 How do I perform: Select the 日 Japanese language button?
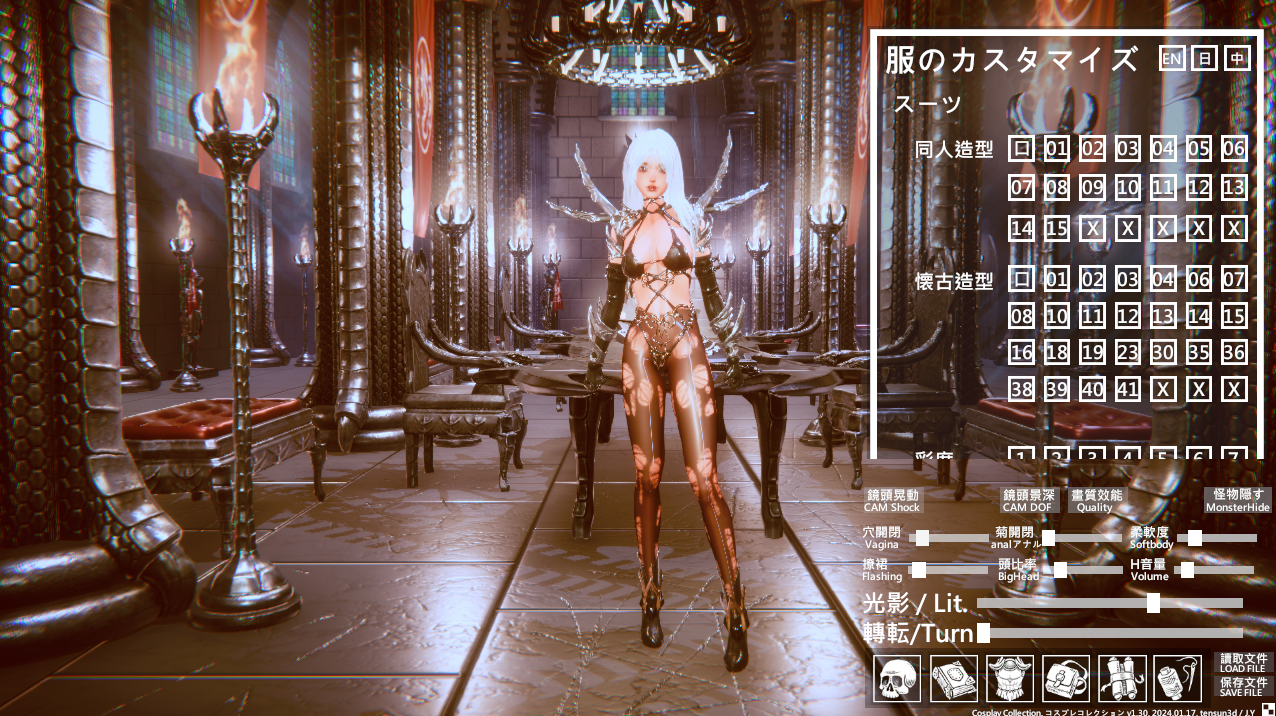click(x=1205, y=59)
